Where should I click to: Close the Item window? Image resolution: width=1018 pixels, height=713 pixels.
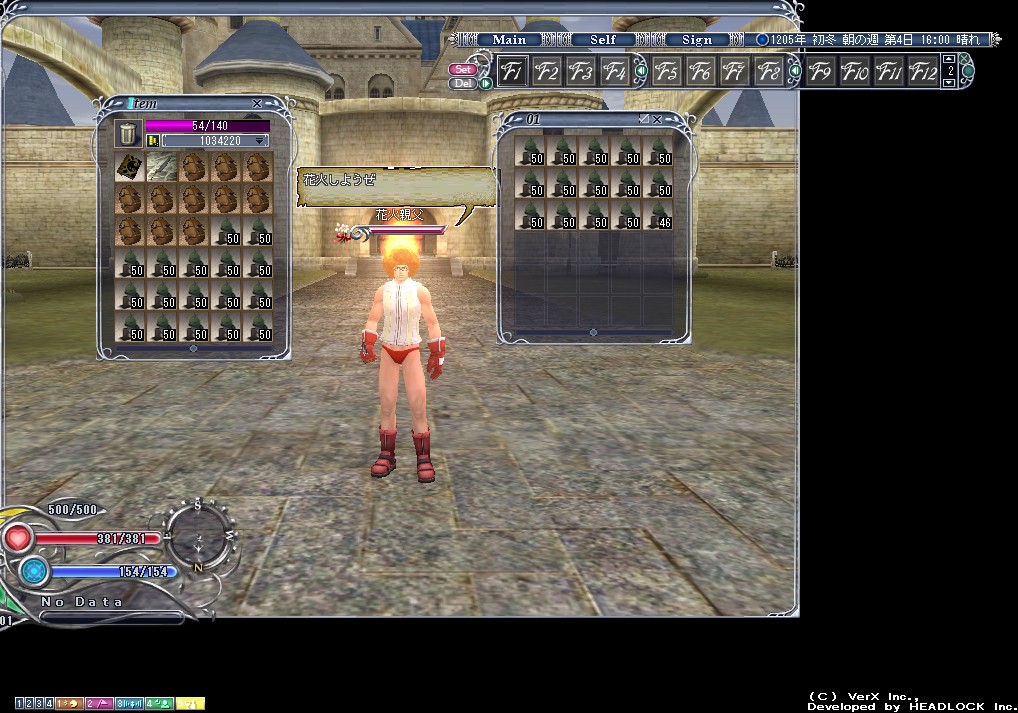257,103
